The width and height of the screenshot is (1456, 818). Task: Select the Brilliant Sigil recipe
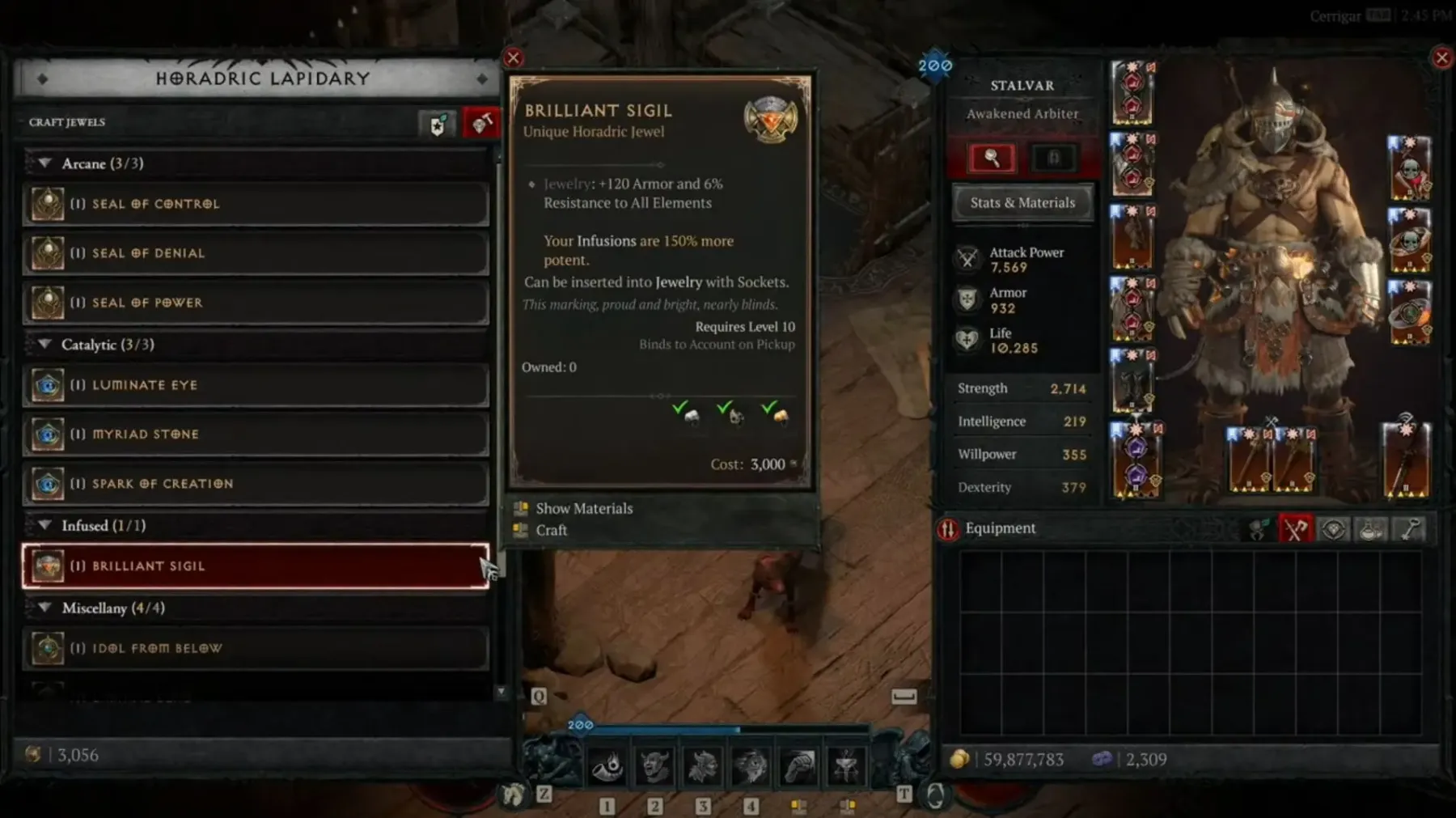[256, 566]
